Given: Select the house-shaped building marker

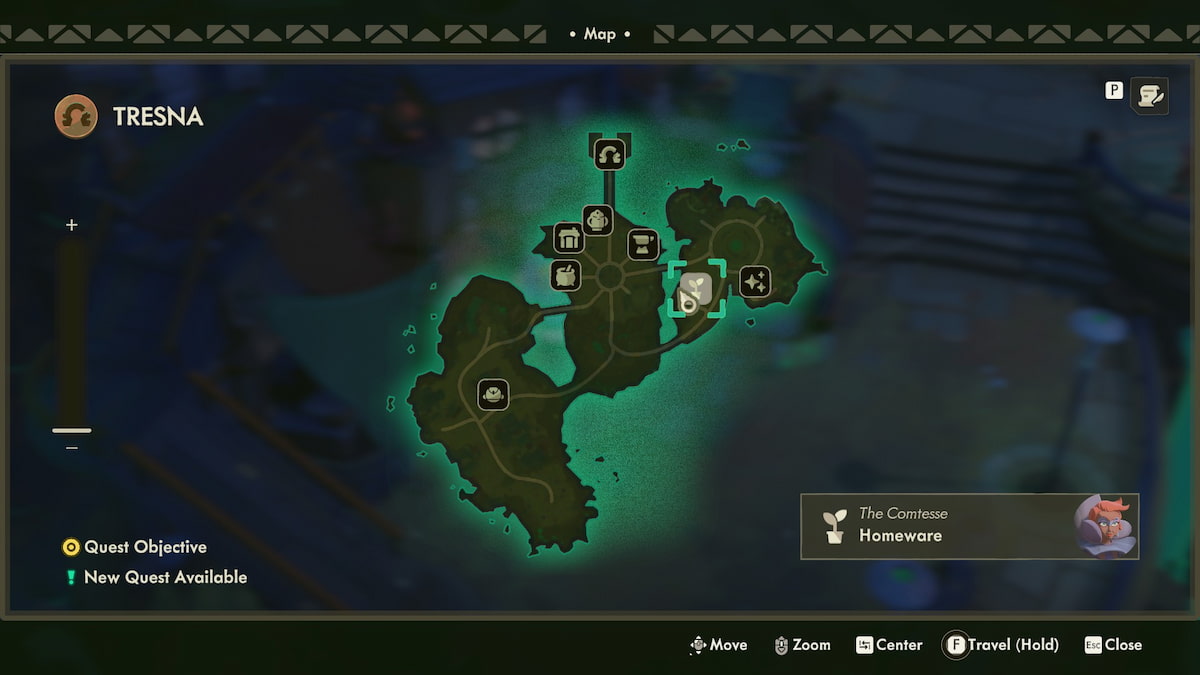Looking at the screenshot, I should tap(569, 238).
